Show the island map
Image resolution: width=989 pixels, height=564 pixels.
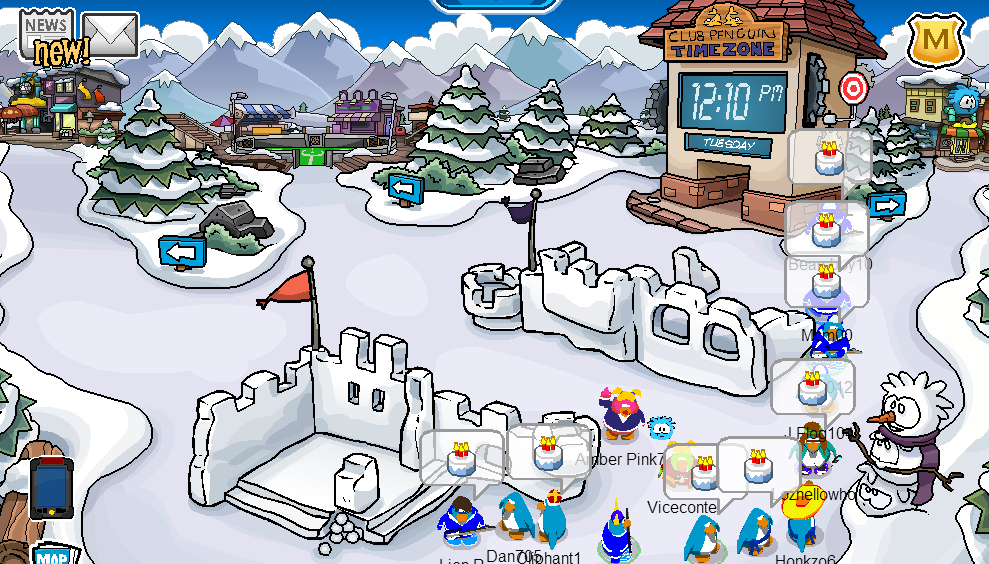tap(50, 554)
